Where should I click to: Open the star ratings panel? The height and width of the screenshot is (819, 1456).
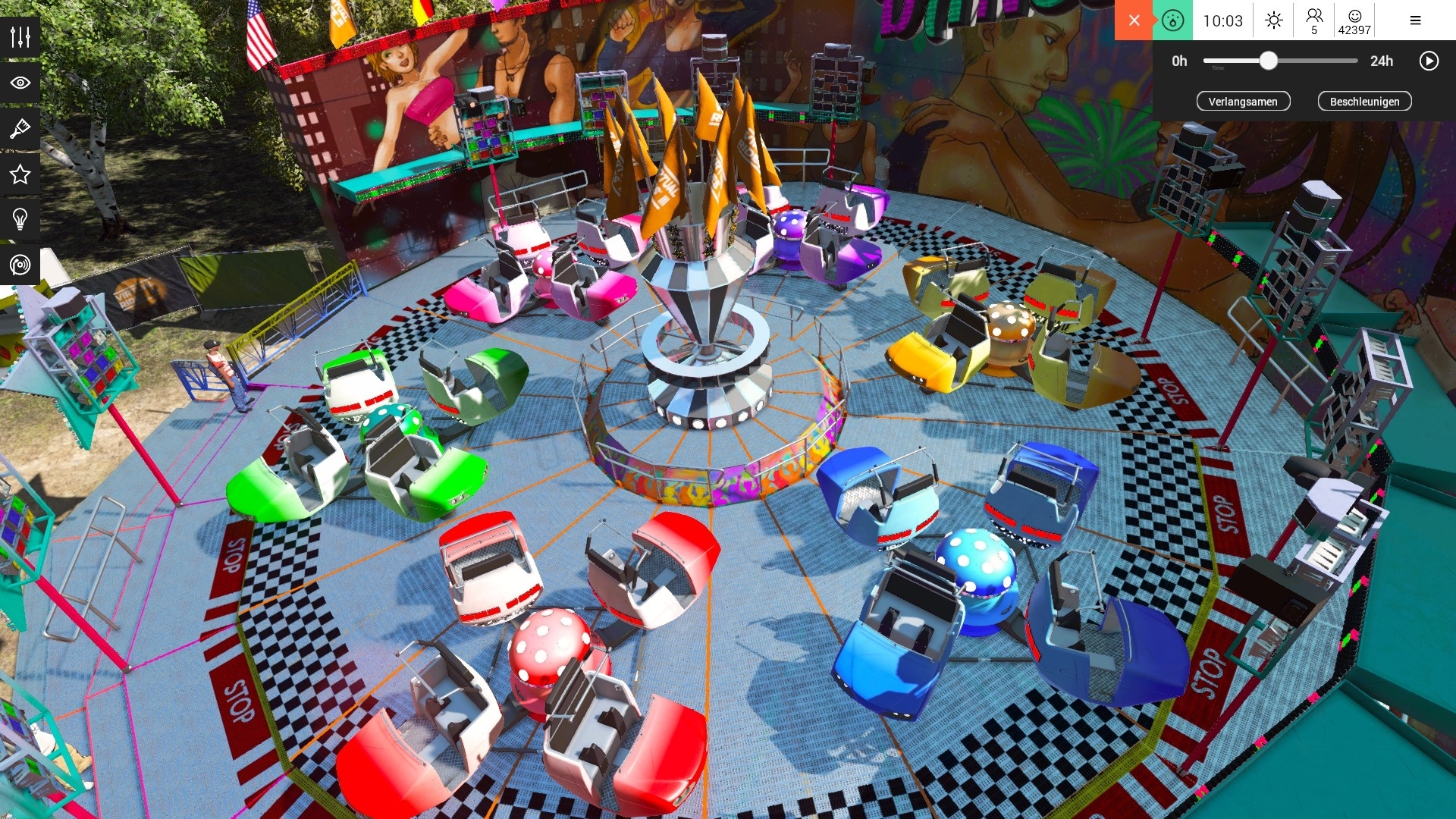pyautogui.click(x=20, y=174)
